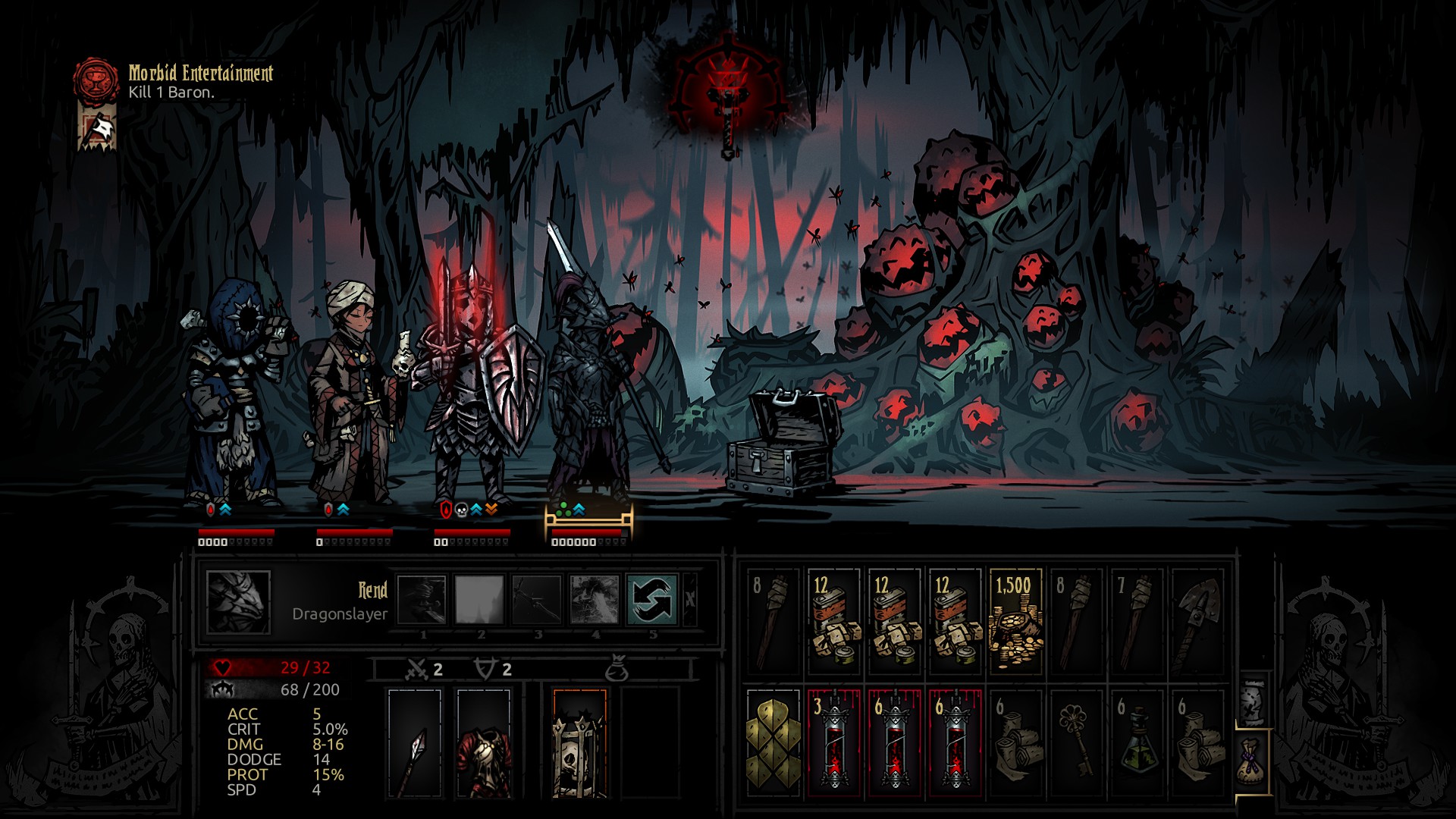Select the turbaned Occultist hero
This screenshot has height=819, width=1456.
tap(353, 394)
